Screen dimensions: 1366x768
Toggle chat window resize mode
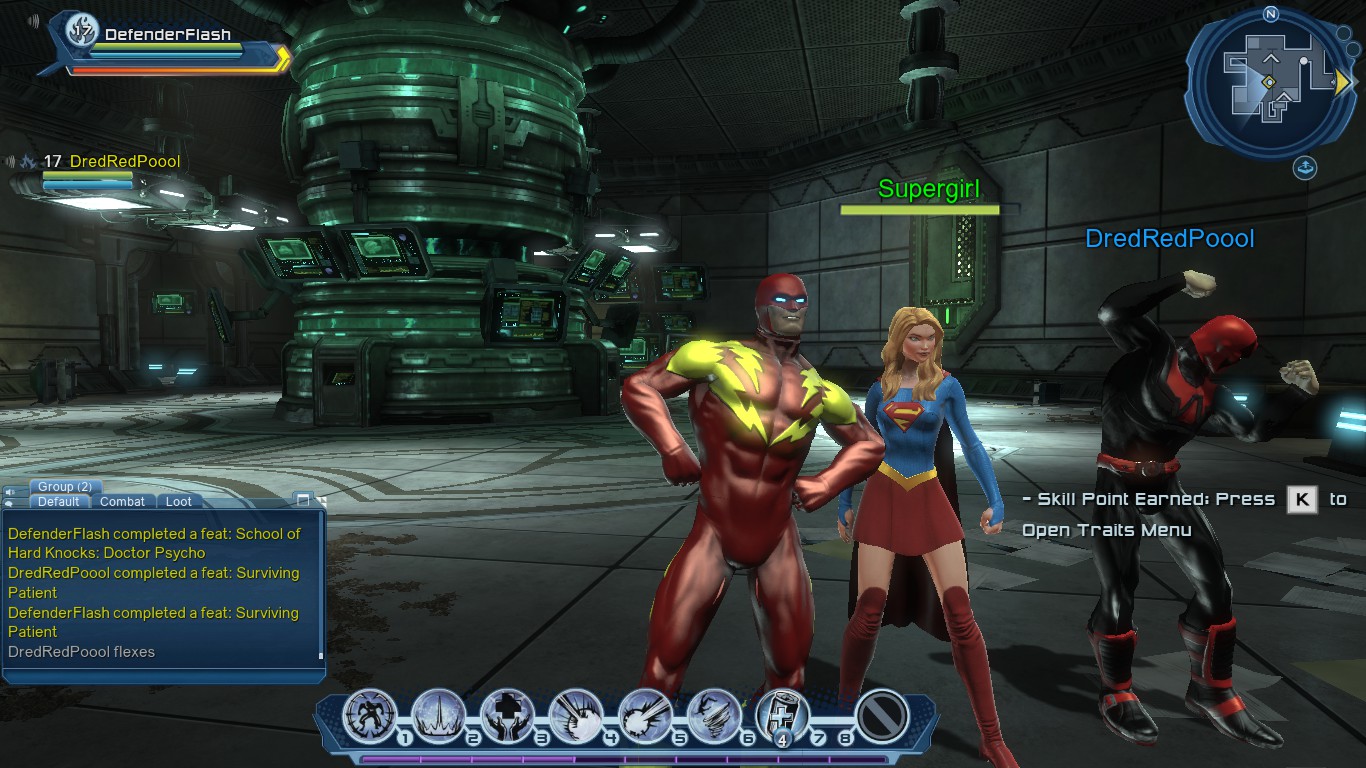pos(323,502)
